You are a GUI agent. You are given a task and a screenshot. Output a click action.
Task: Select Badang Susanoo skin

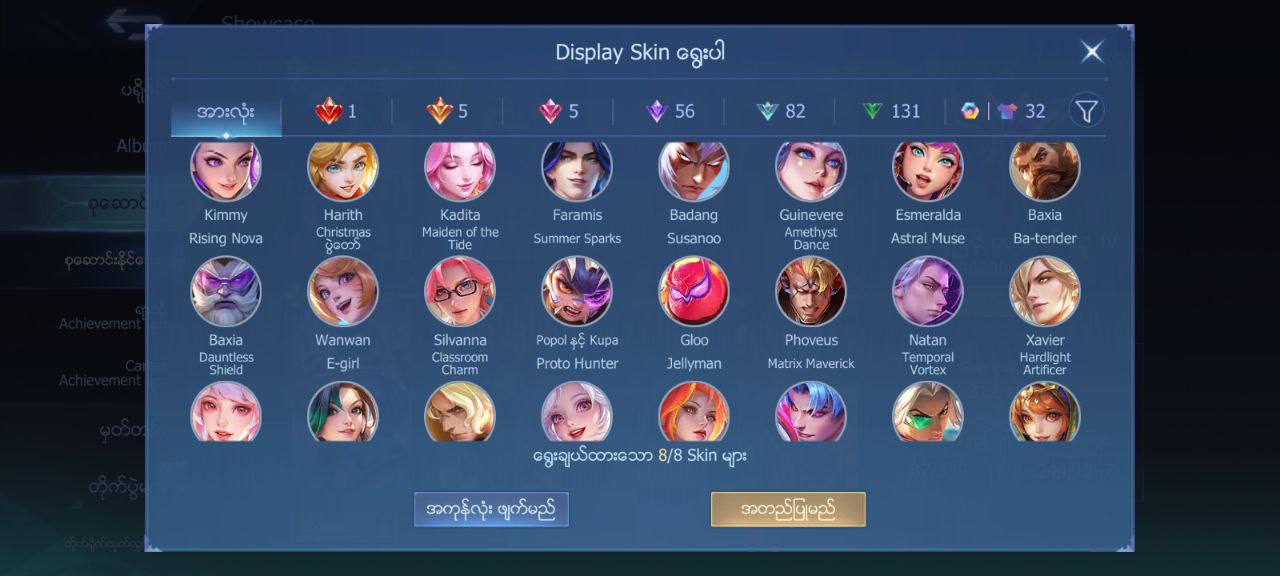tap(694, 170)
